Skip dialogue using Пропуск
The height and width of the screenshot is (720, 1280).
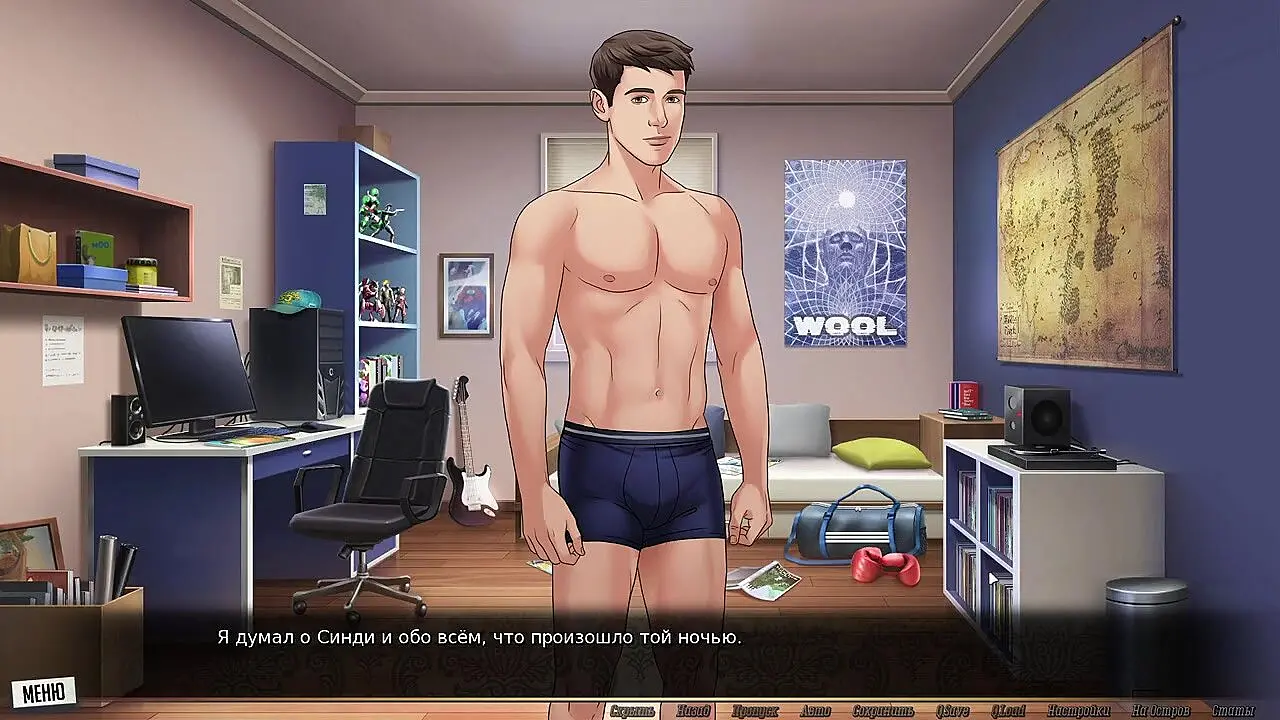755,711
